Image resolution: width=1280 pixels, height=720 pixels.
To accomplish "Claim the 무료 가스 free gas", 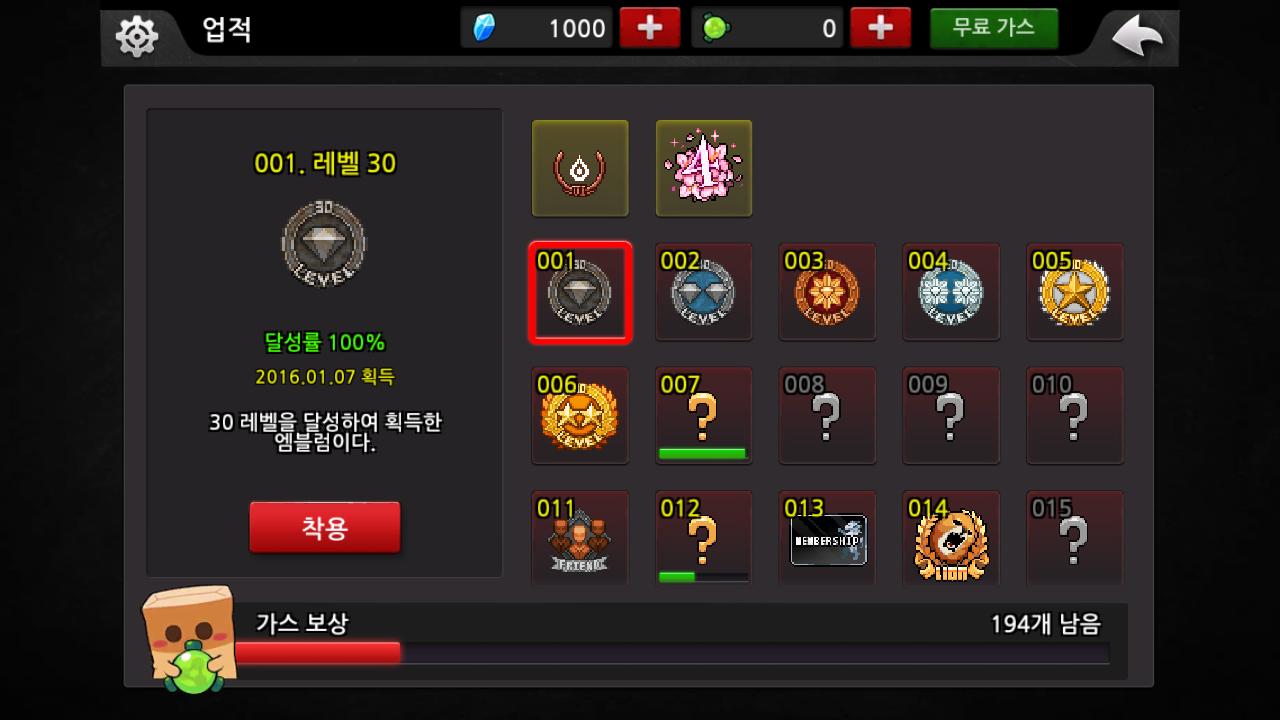I will point(993,28).
